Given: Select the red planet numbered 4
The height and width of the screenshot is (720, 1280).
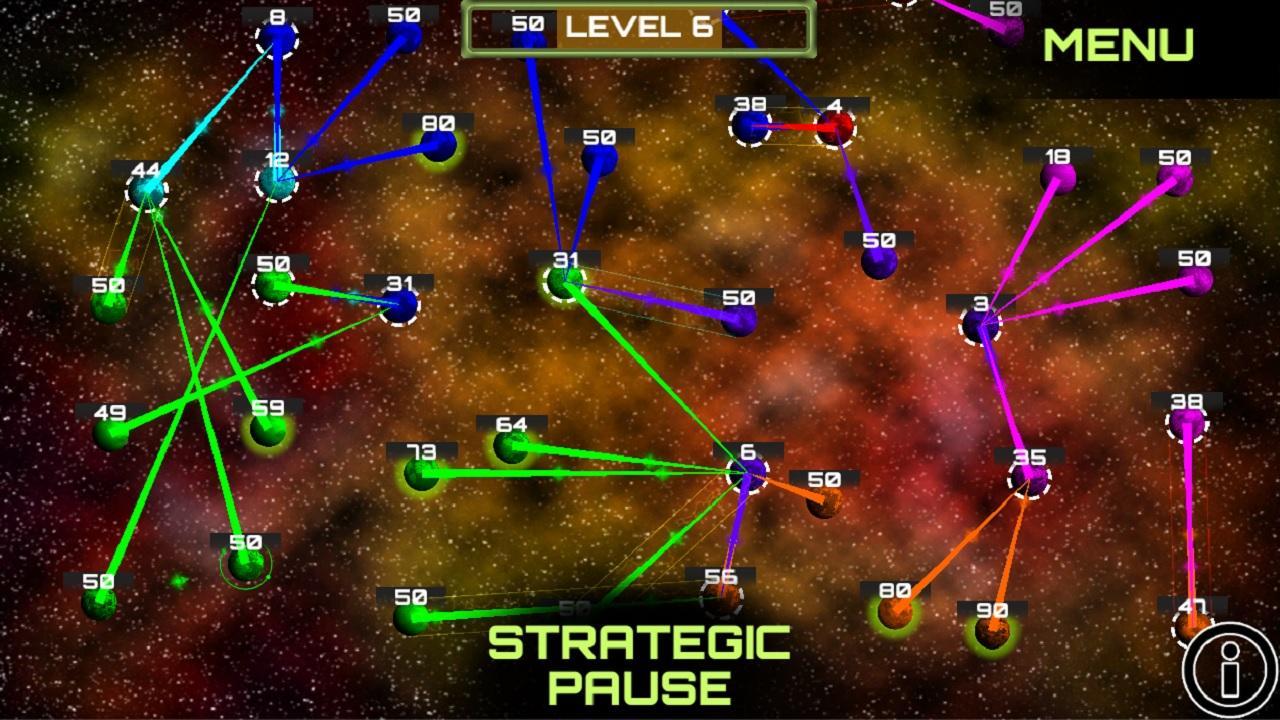Looking at the screenshot, I should click(835, 127).
